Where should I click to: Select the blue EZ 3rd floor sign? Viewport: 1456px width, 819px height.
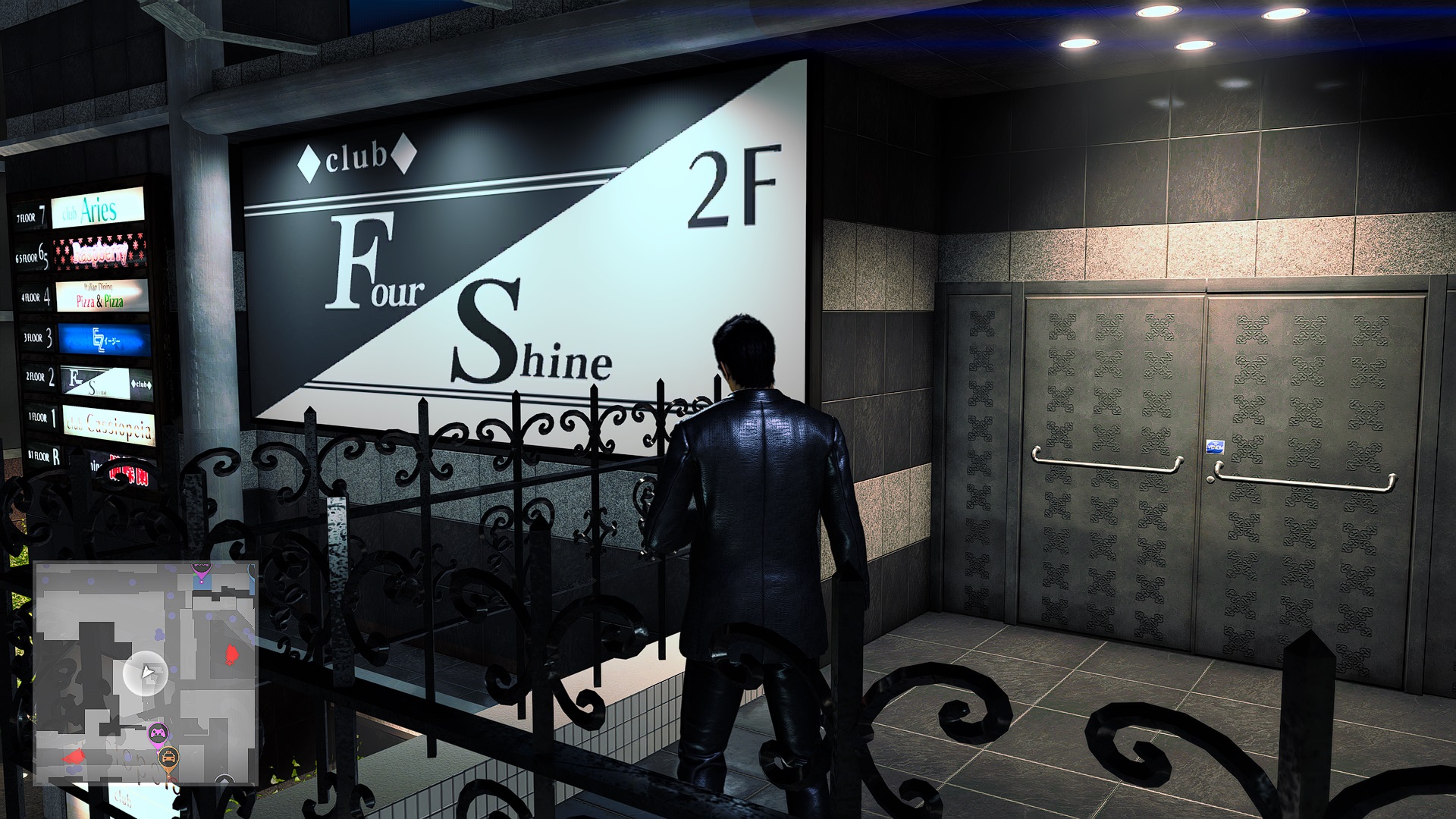pos(104,338)
